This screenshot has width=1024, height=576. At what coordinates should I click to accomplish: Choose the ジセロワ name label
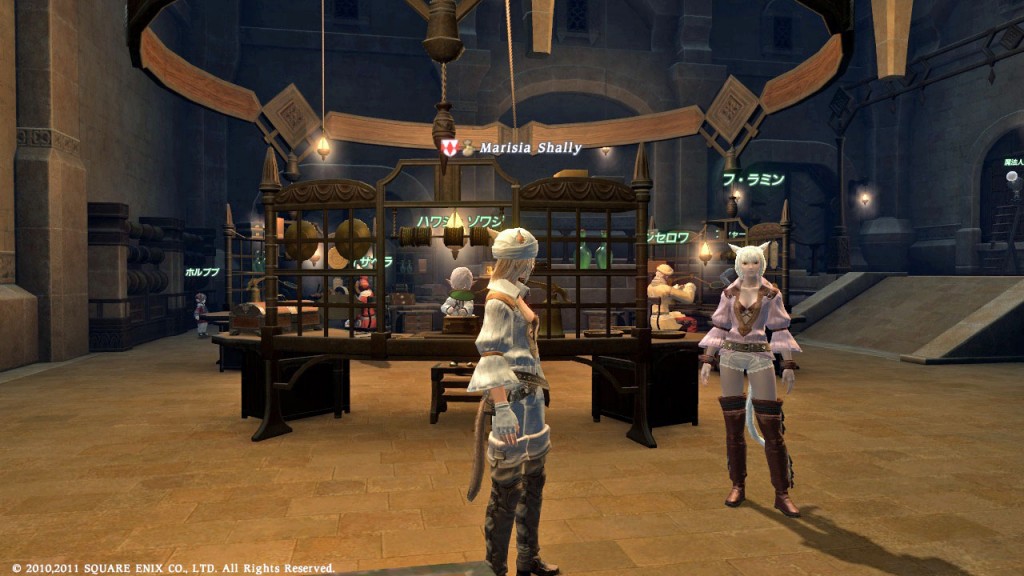pos(667,238)
